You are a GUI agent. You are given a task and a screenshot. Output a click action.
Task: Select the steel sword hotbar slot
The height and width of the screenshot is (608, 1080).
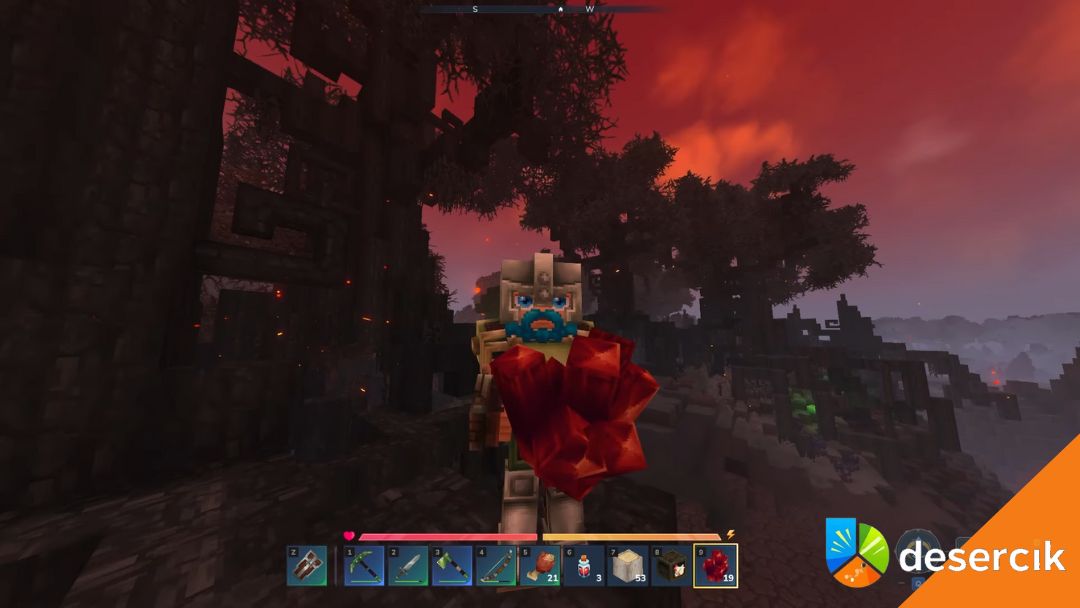pos(408,566)
